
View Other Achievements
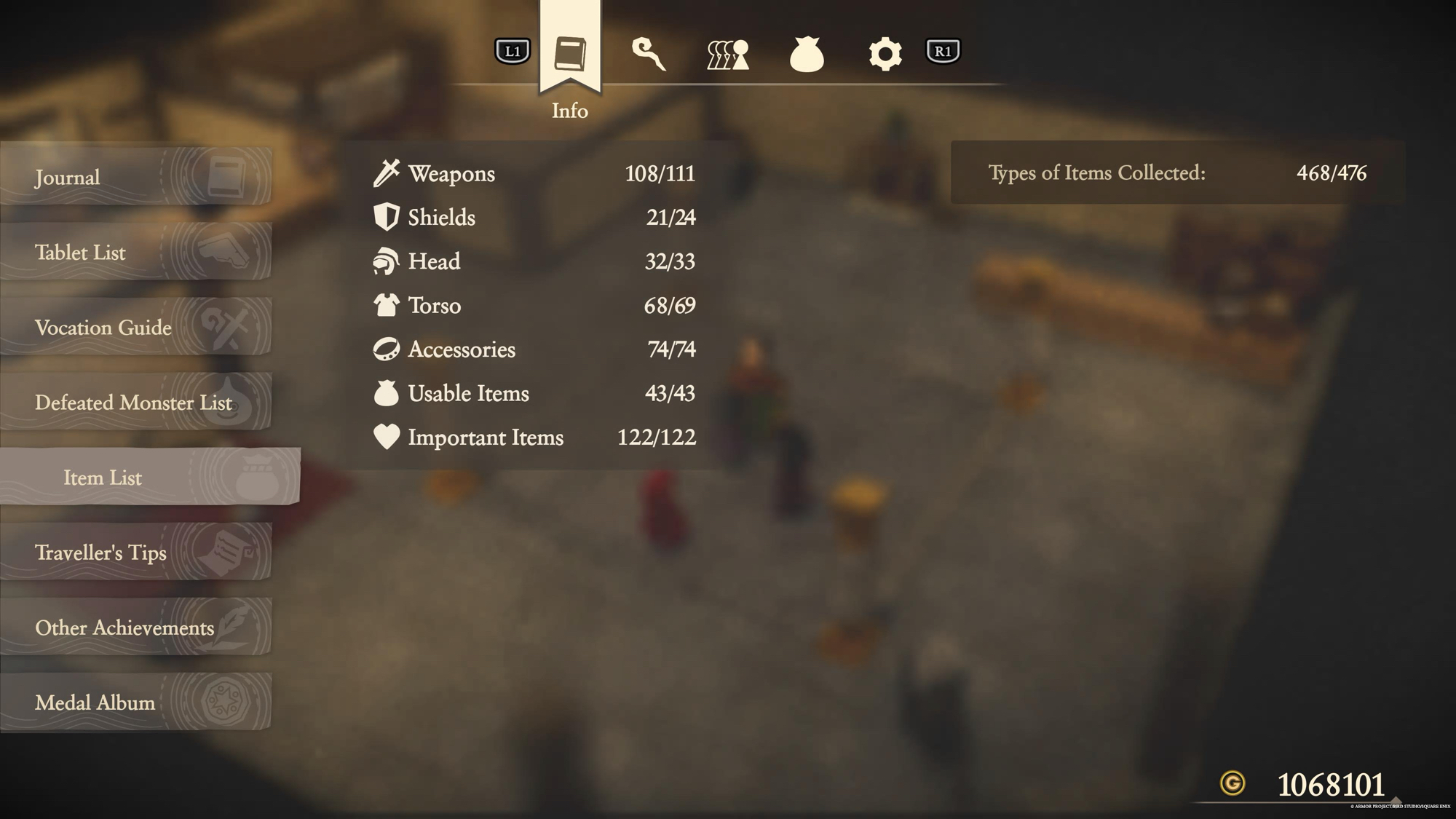point(135,627)
